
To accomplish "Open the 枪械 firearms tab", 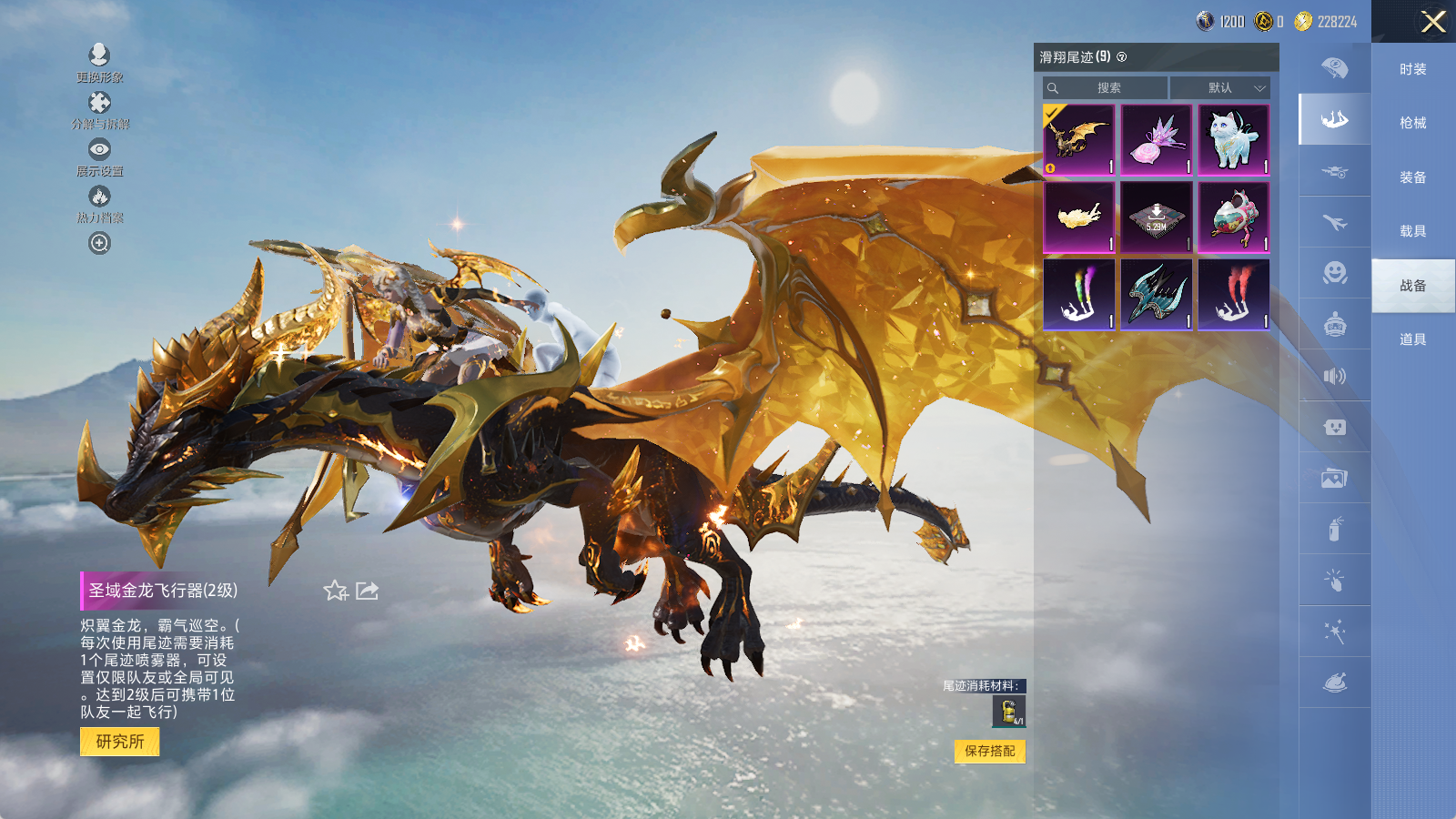I will pos(1412,123).
